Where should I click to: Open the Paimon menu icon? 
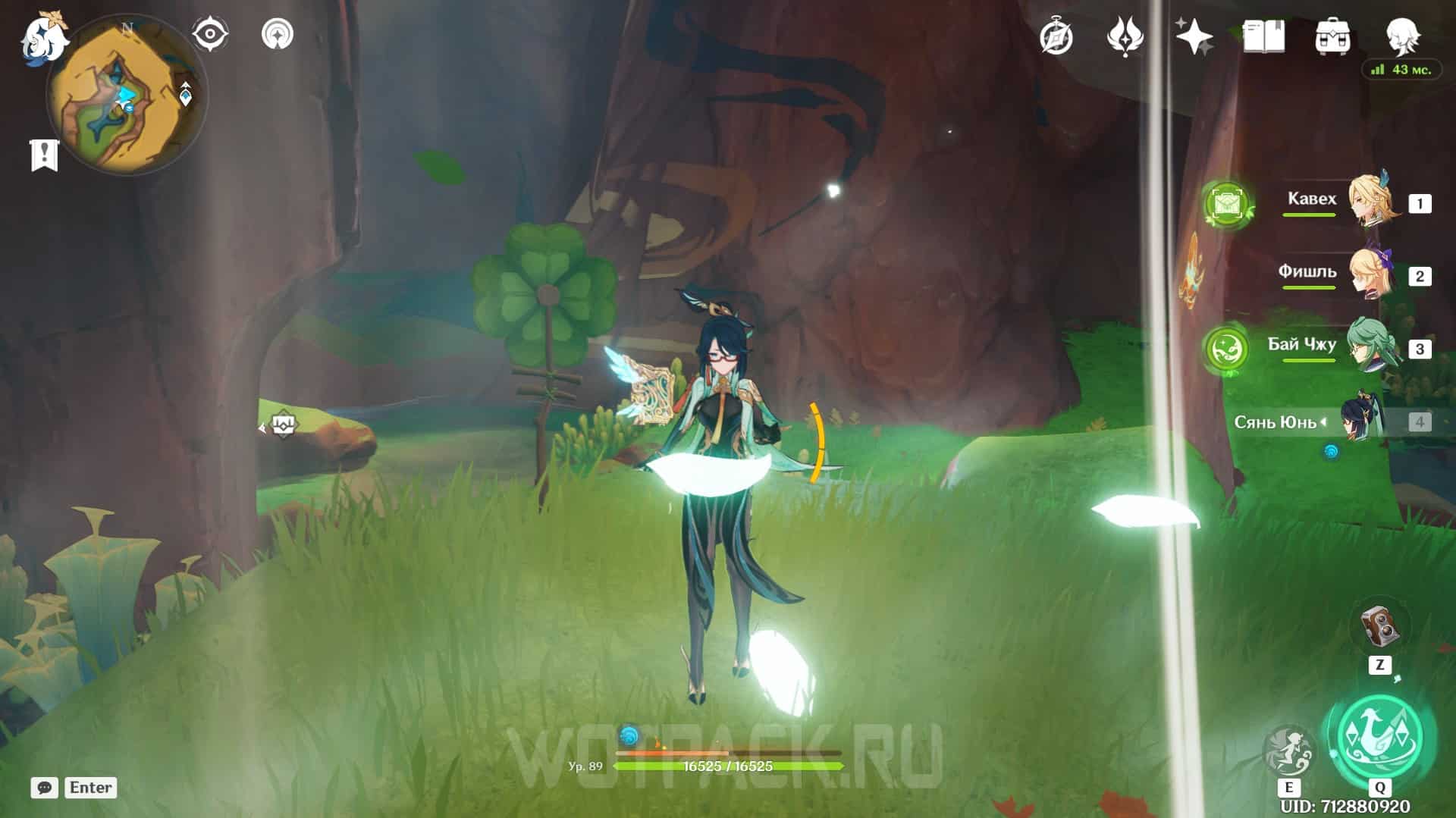tap(44, 36)
